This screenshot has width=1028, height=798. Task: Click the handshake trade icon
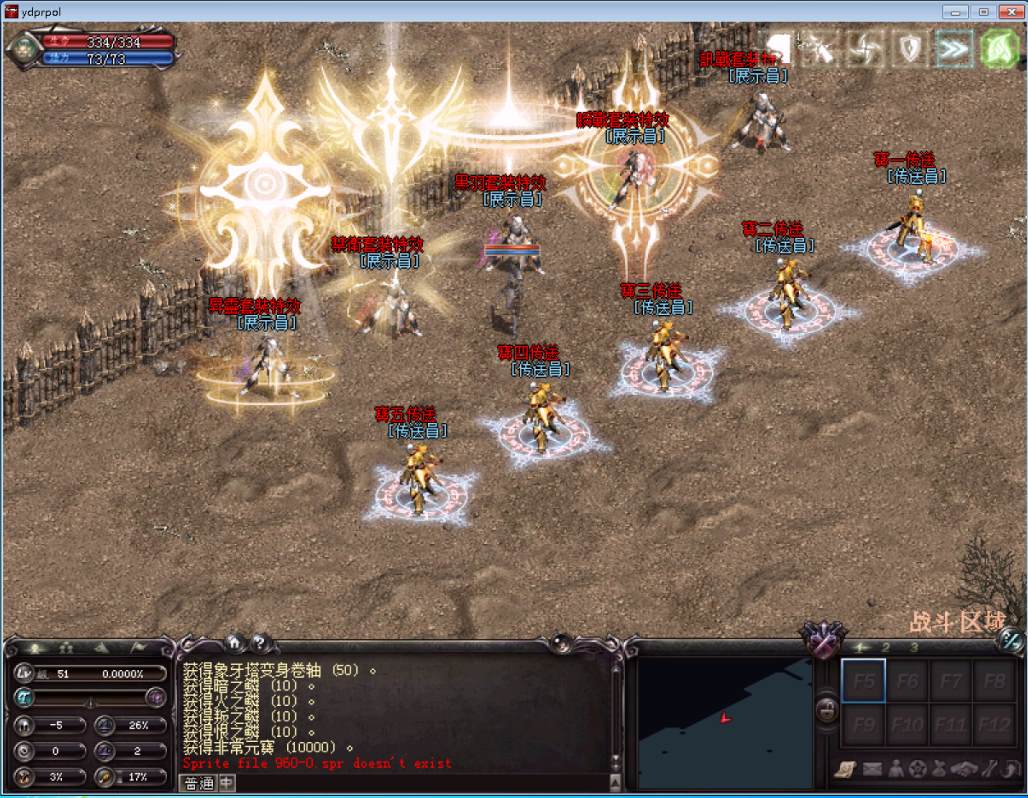pos(965,769)
